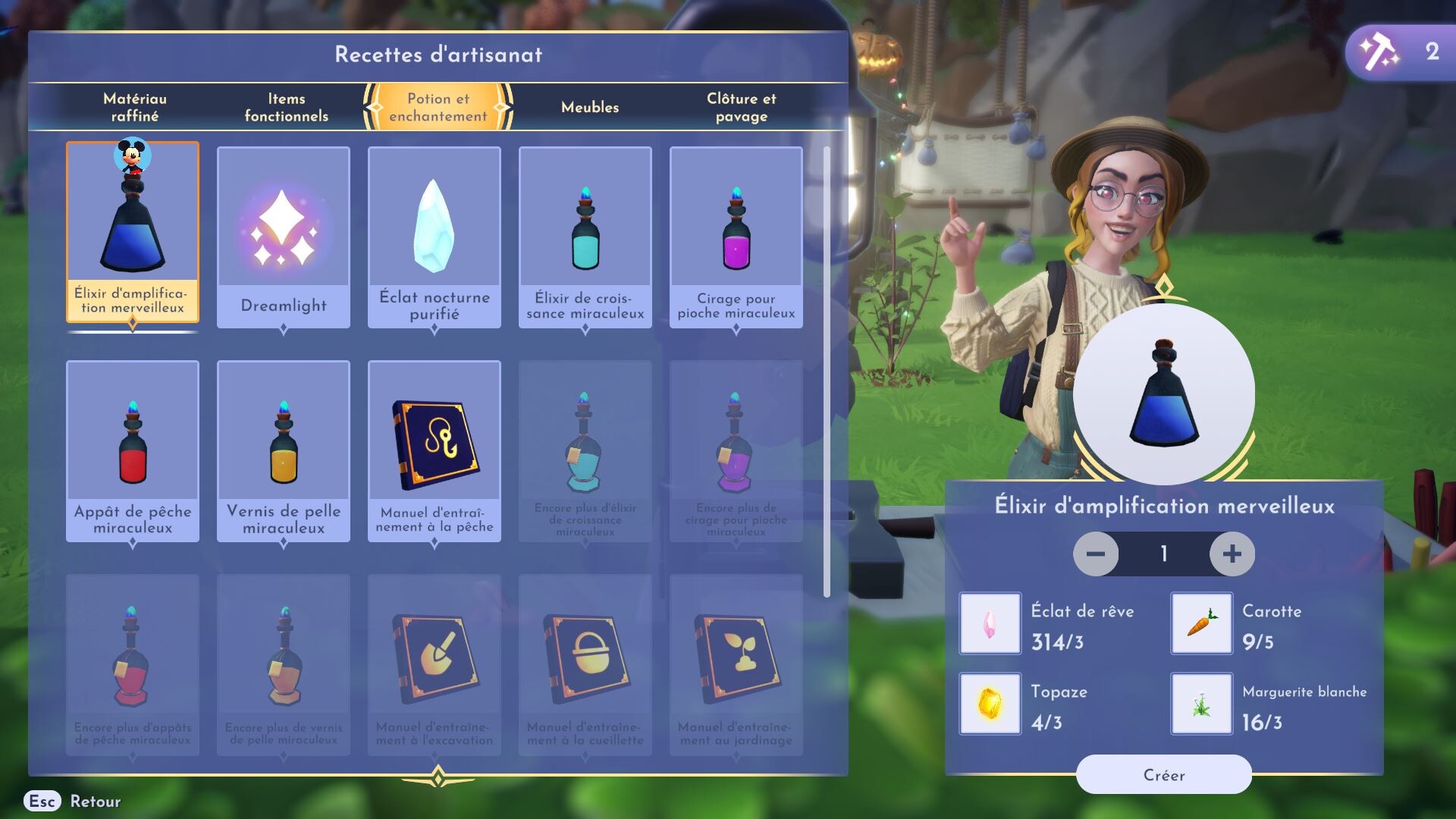Switch to Clôture et pavage tab
Image resolution: width=1456 pixels, height=819 pixels.
pos(741,107)
